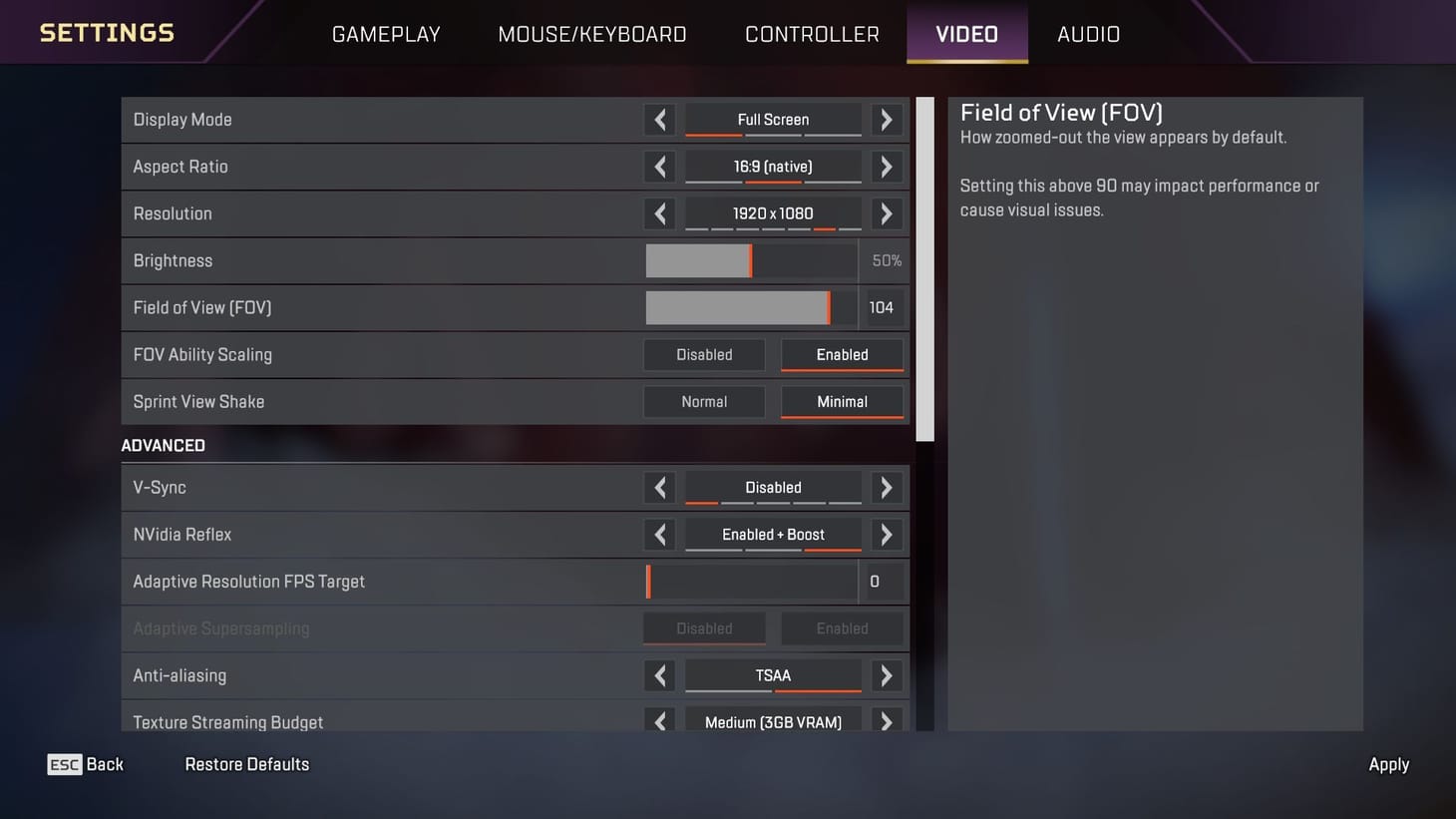This screenshot has width=1456, height=819.
Task: Click Restore Defaults
Action: [246, 764]
